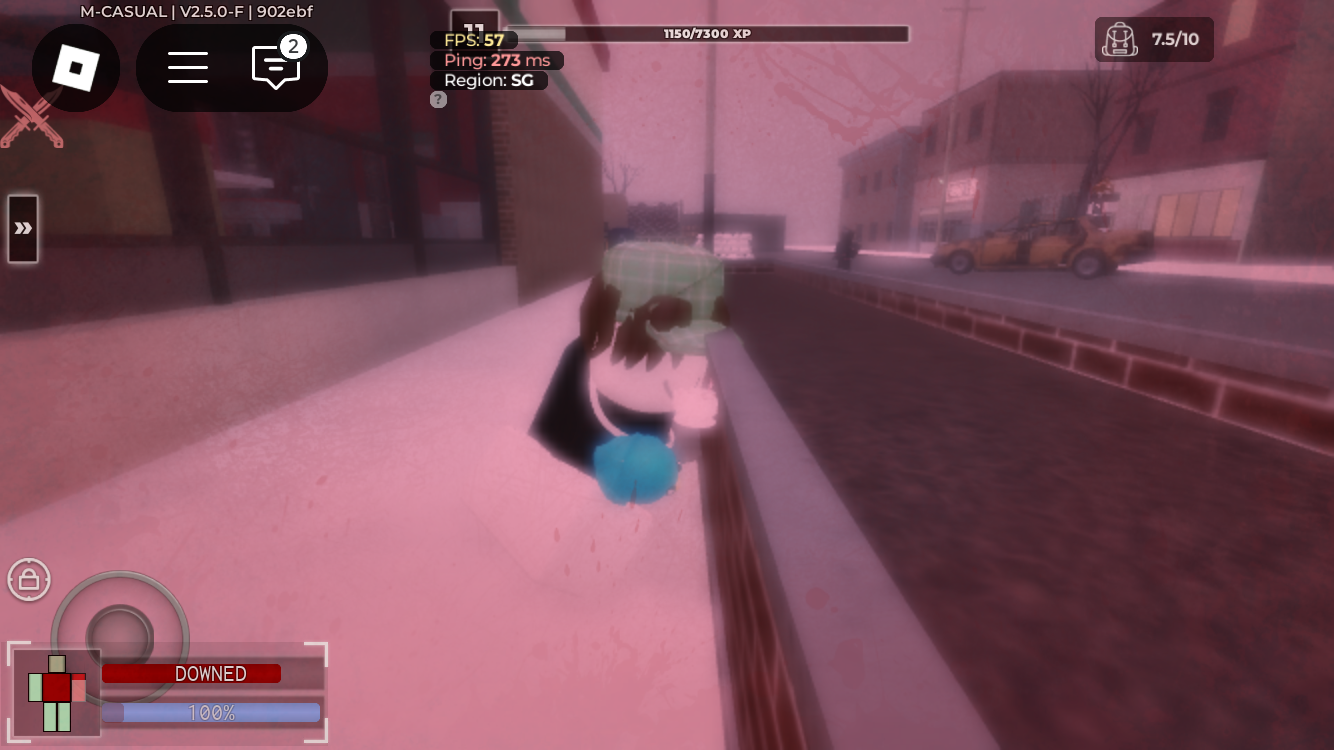Toggle the padlock camera lock button
The image size is (1334, 750).
point(29,579)
